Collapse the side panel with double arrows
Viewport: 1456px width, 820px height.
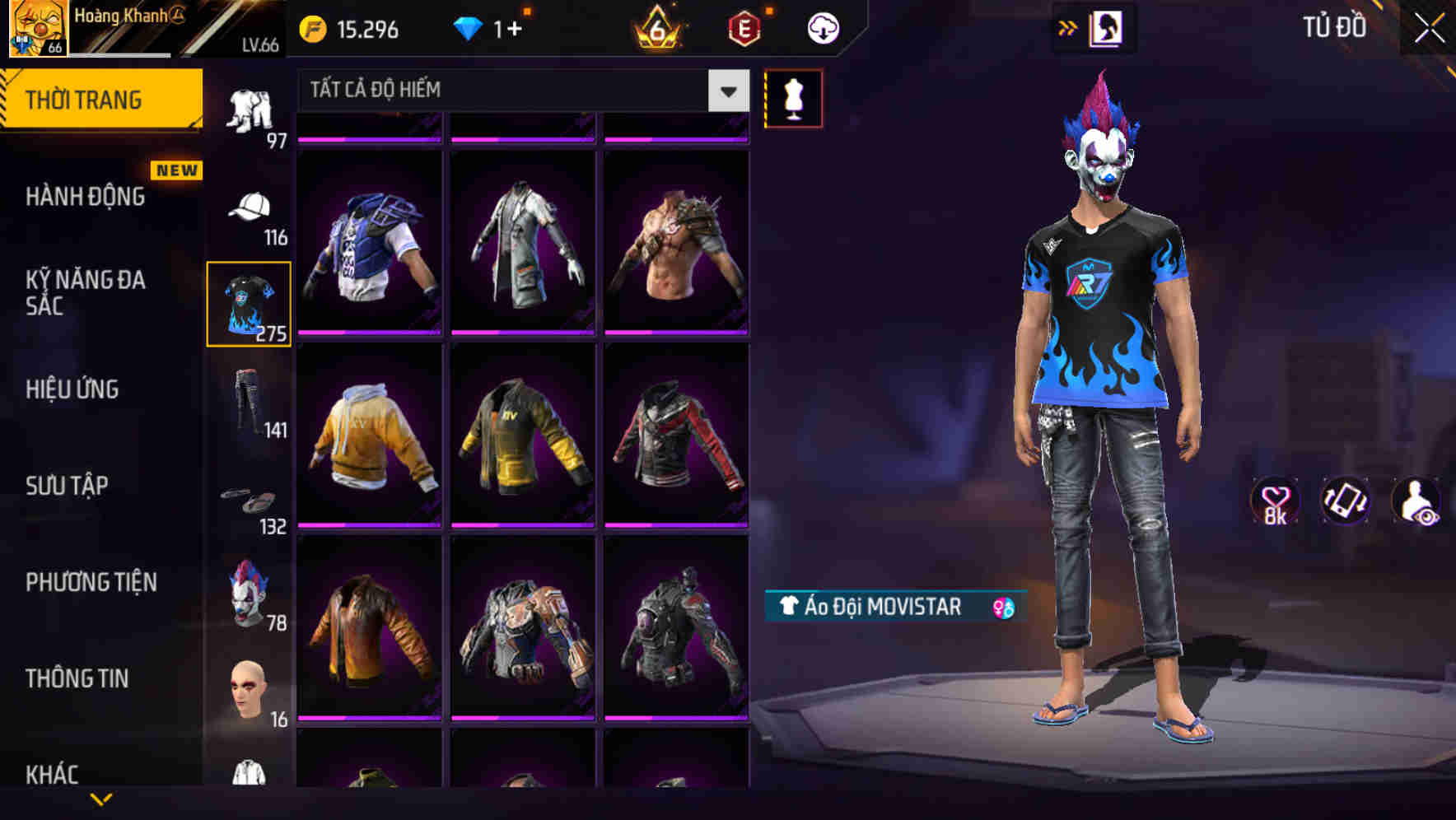1069,27
